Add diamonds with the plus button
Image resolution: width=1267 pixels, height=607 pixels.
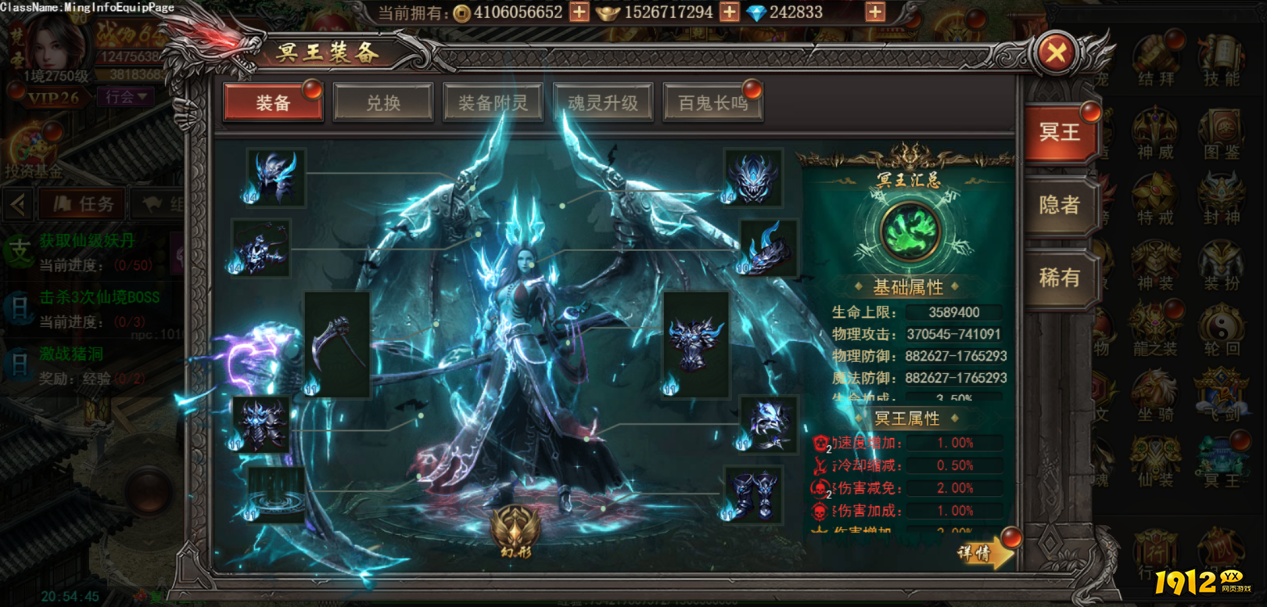(875, 12)
